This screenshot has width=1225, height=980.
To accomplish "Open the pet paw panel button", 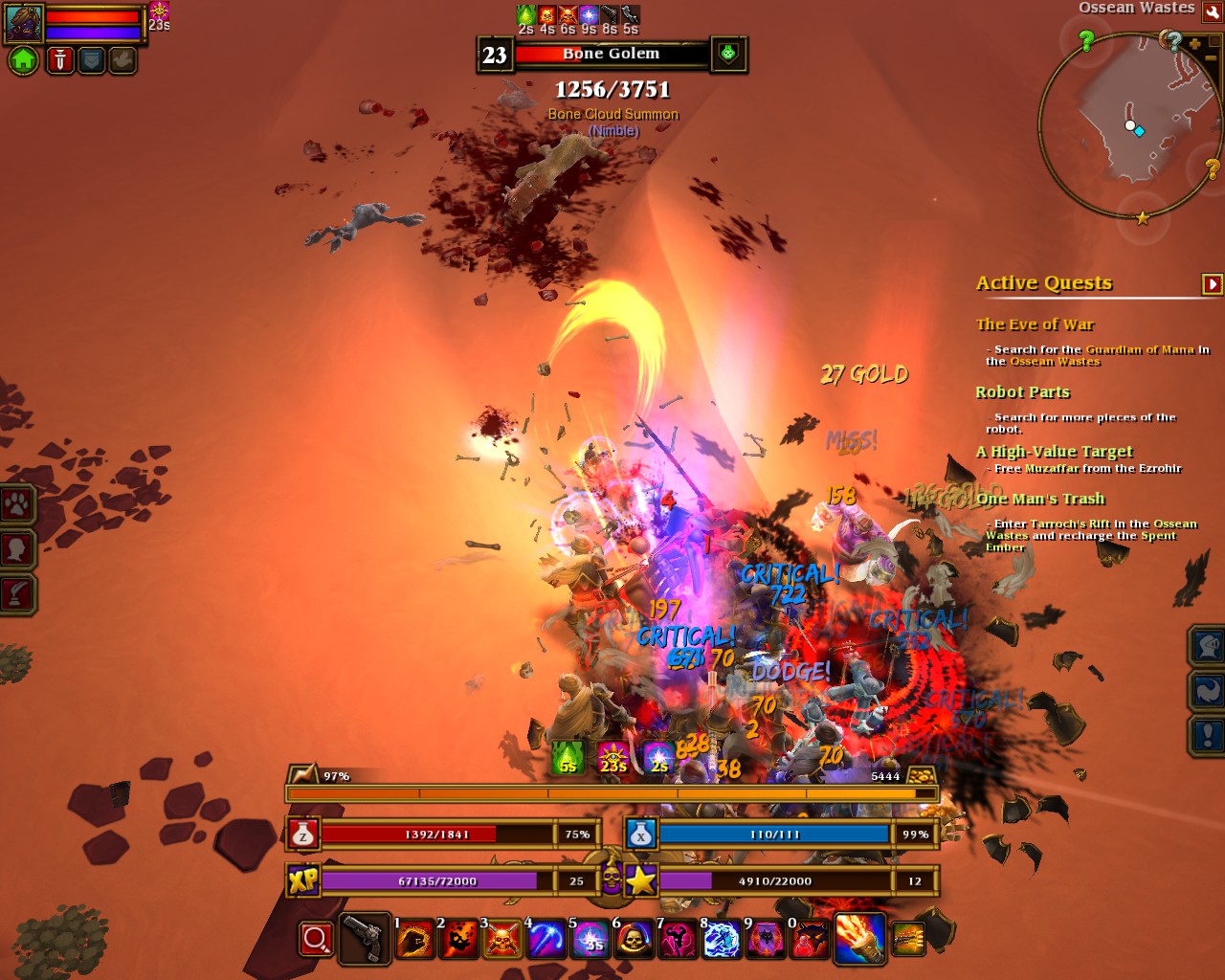I will click(17, 504).
